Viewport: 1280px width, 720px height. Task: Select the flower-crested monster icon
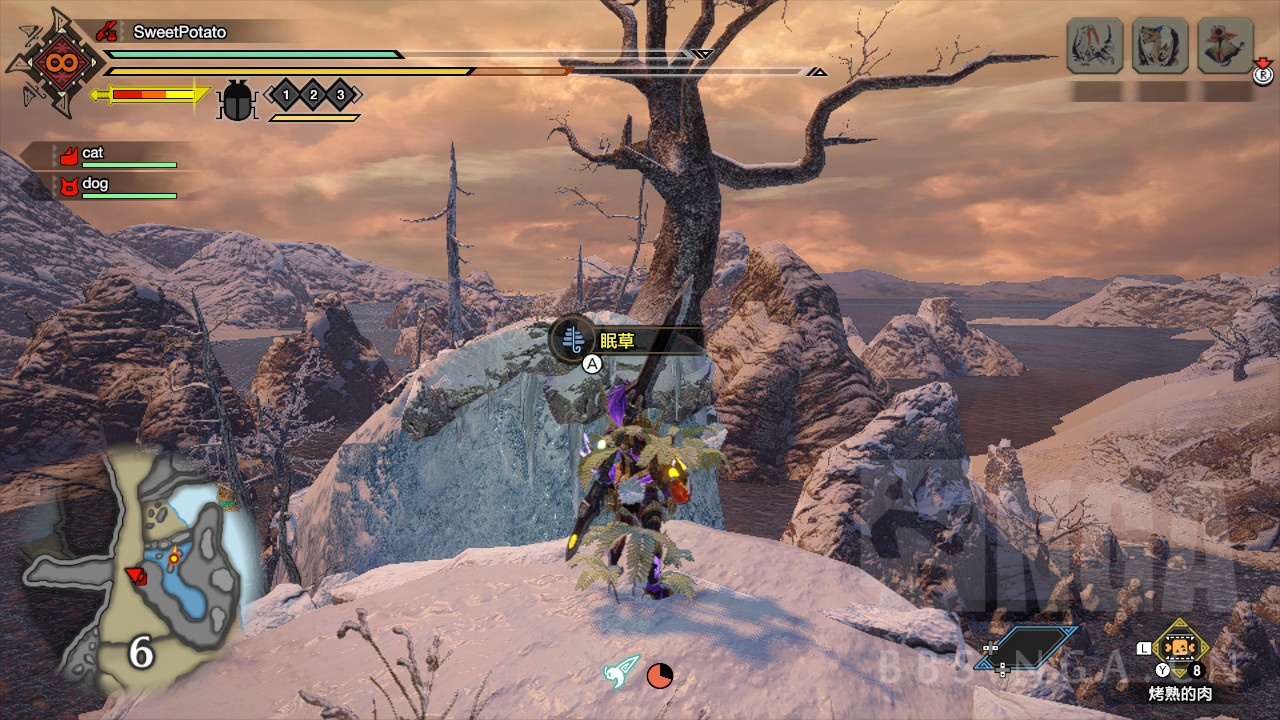(1225, 46)
